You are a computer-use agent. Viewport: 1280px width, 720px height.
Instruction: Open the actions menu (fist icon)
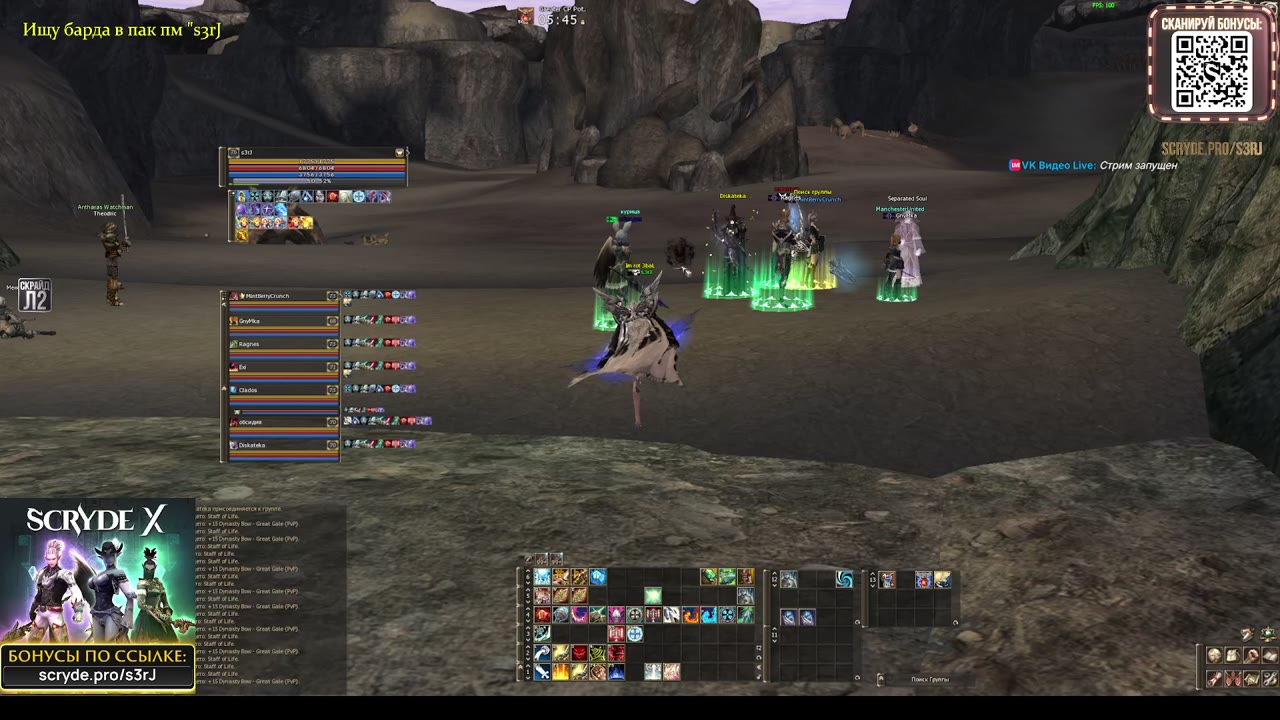pyautogui.click(x=1251, y=656)
